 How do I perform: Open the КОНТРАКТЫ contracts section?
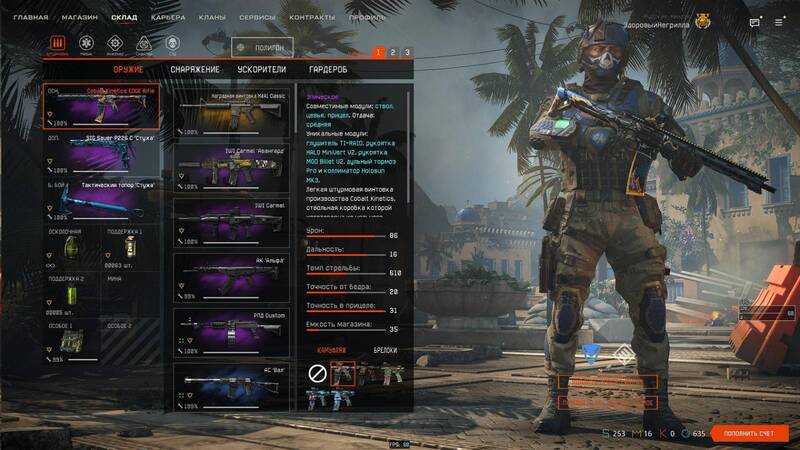[311, 18]
